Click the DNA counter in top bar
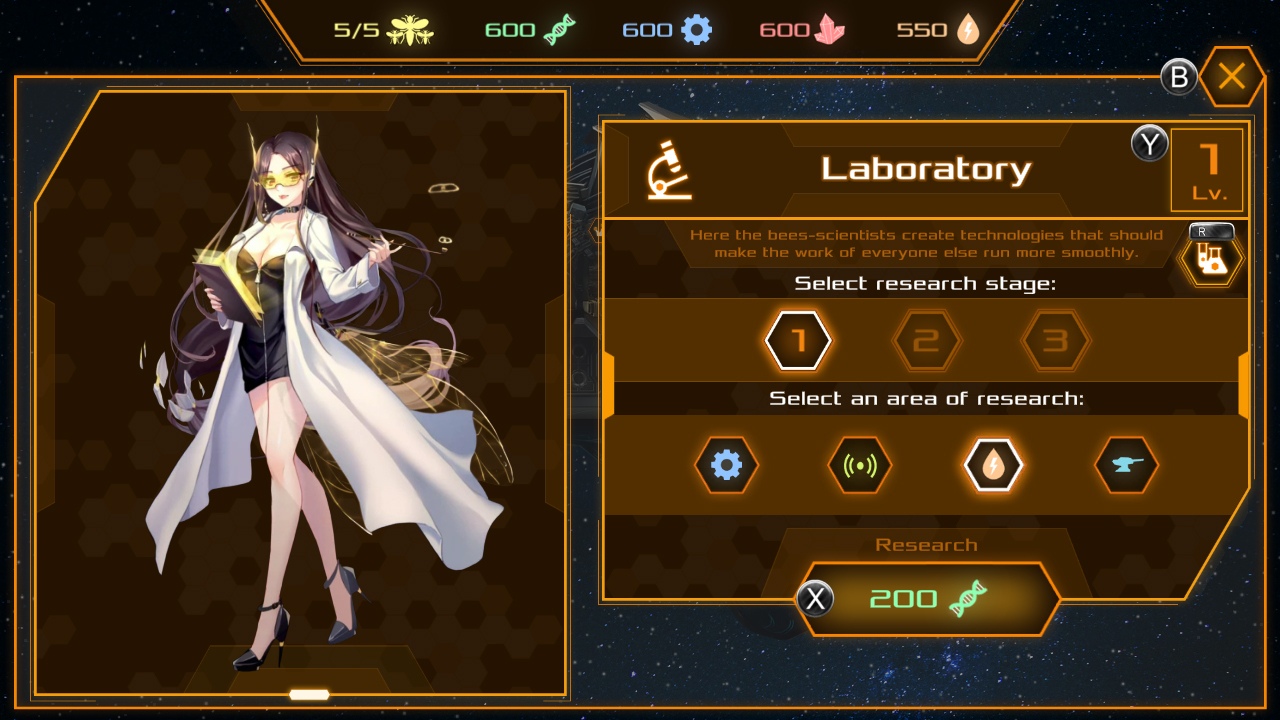Viewport: 1280px width, 720px height. click(530, 28)
